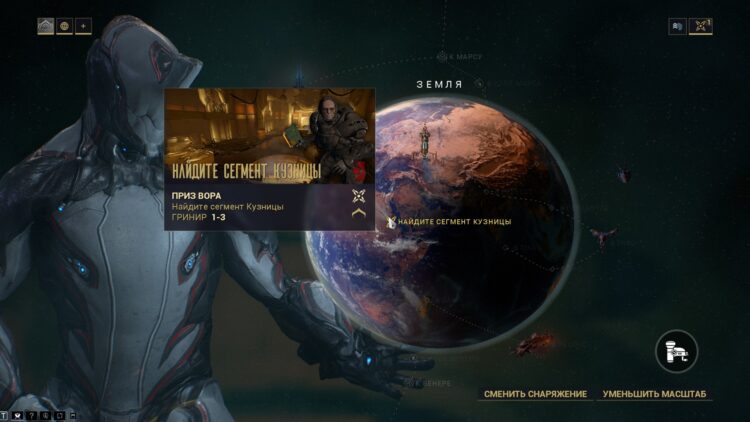Select the Earth planet label ЗЕМЛЯ

coord(439,85)
